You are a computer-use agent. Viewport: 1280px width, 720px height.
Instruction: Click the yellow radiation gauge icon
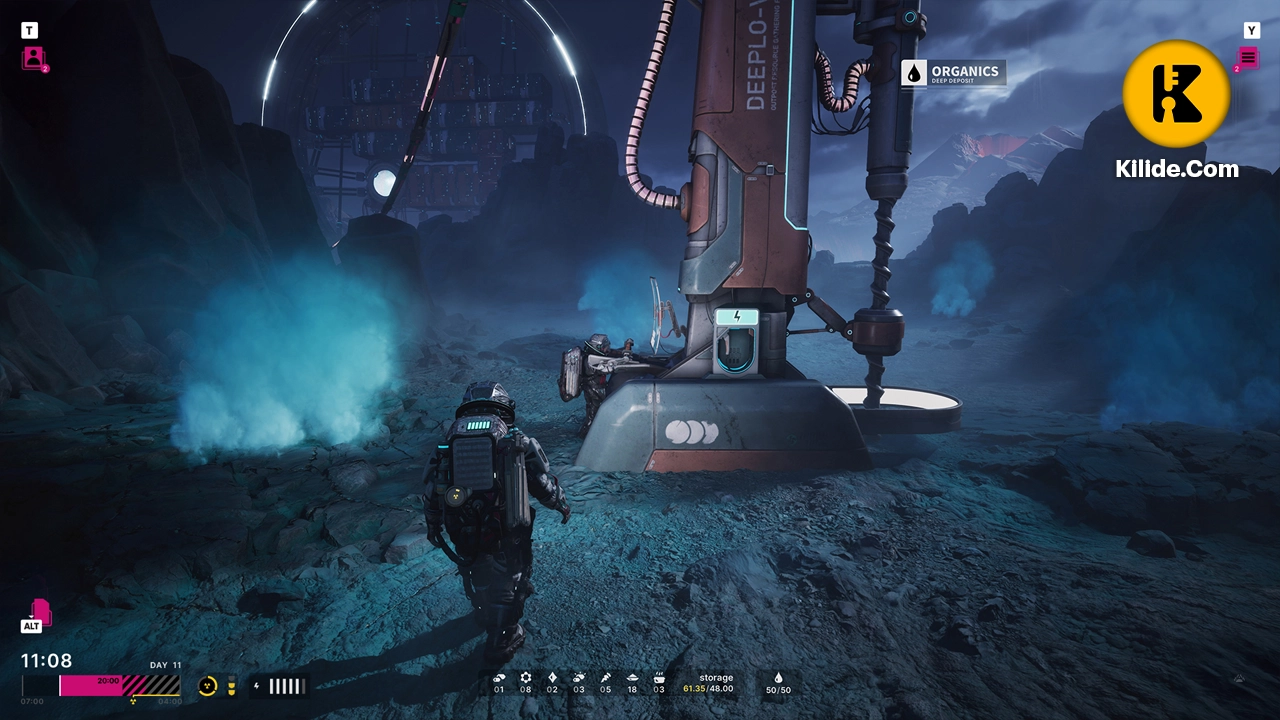tap(208, 686)
